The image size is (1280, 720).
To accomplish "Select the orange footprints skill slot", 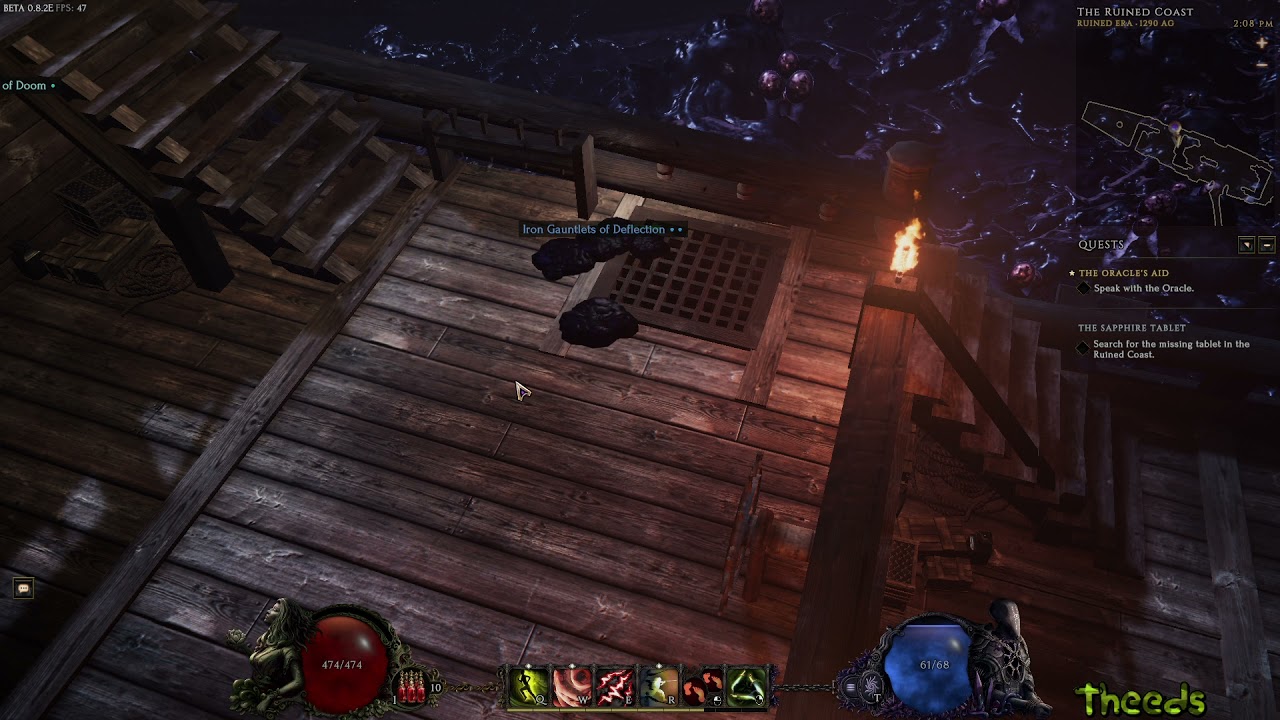I will (x=703, y=687).
